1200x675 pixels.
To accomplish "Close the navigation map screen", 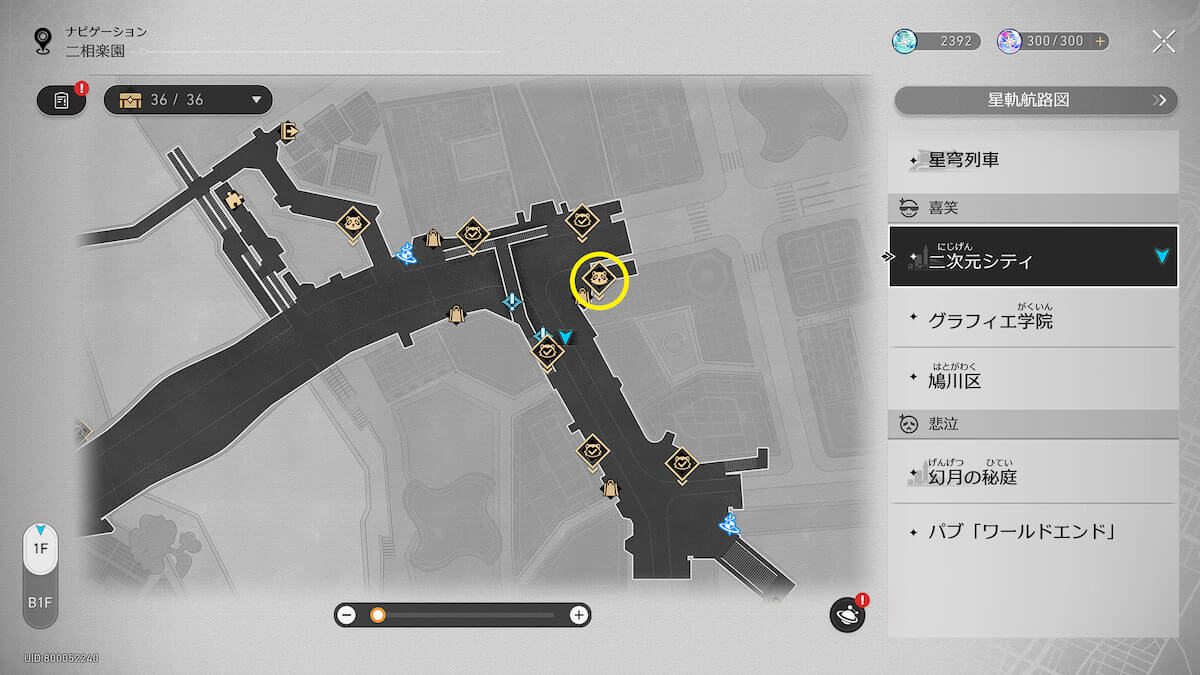I will [1163, 41].
